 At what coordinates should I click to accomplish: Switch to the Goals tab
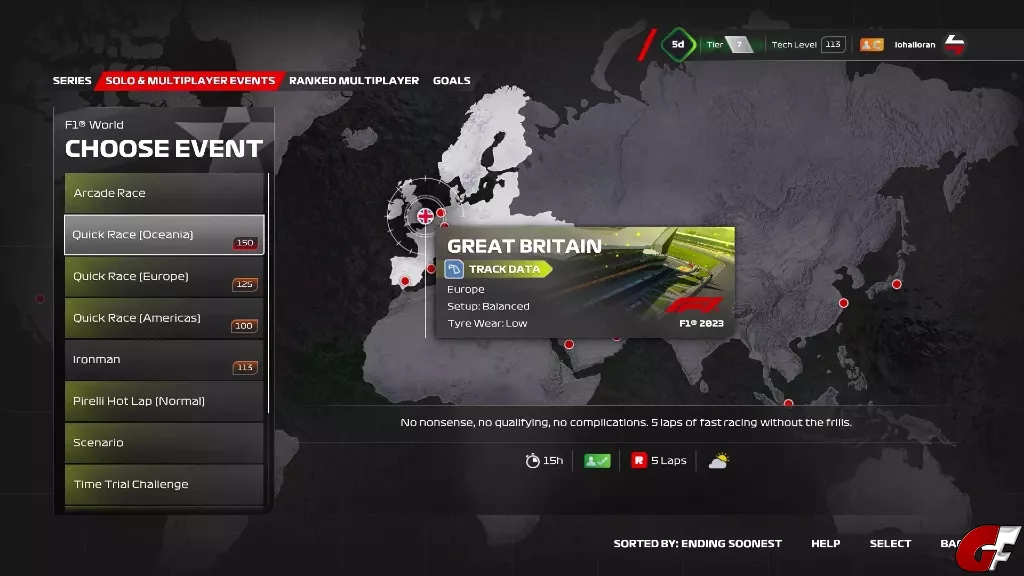451,81
